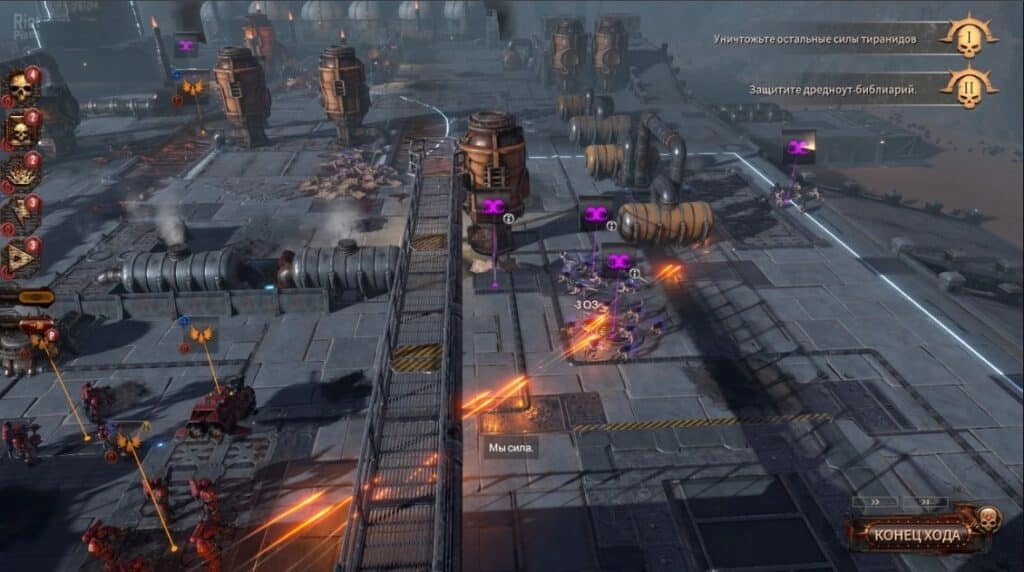
Task: Activate the framed skull ability icon
Action: (x=20, y=132)
